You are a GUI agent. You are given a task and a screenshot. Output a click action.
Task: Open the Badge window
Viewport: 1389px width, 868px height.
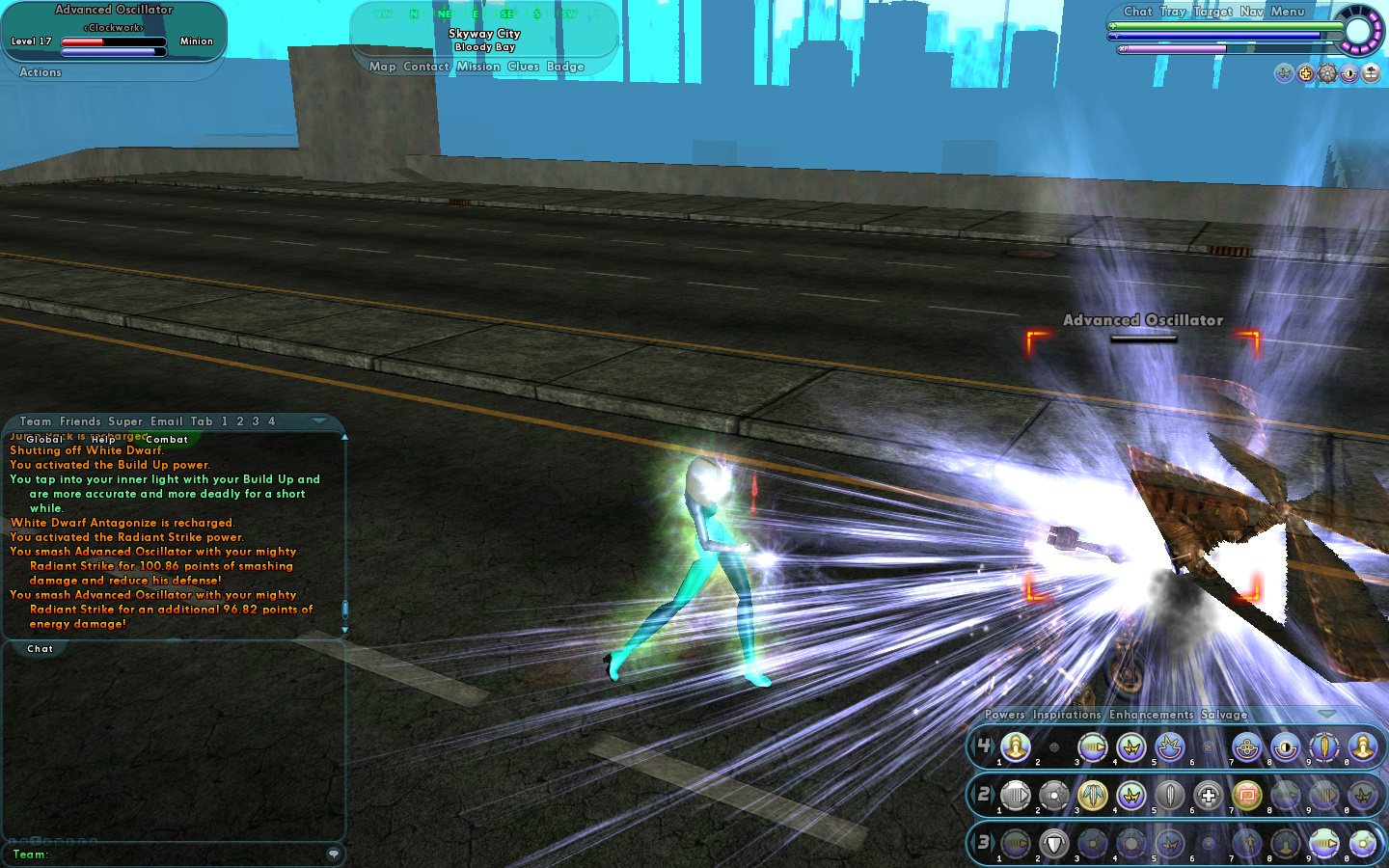pyautogui.click(x=565, y=67)
